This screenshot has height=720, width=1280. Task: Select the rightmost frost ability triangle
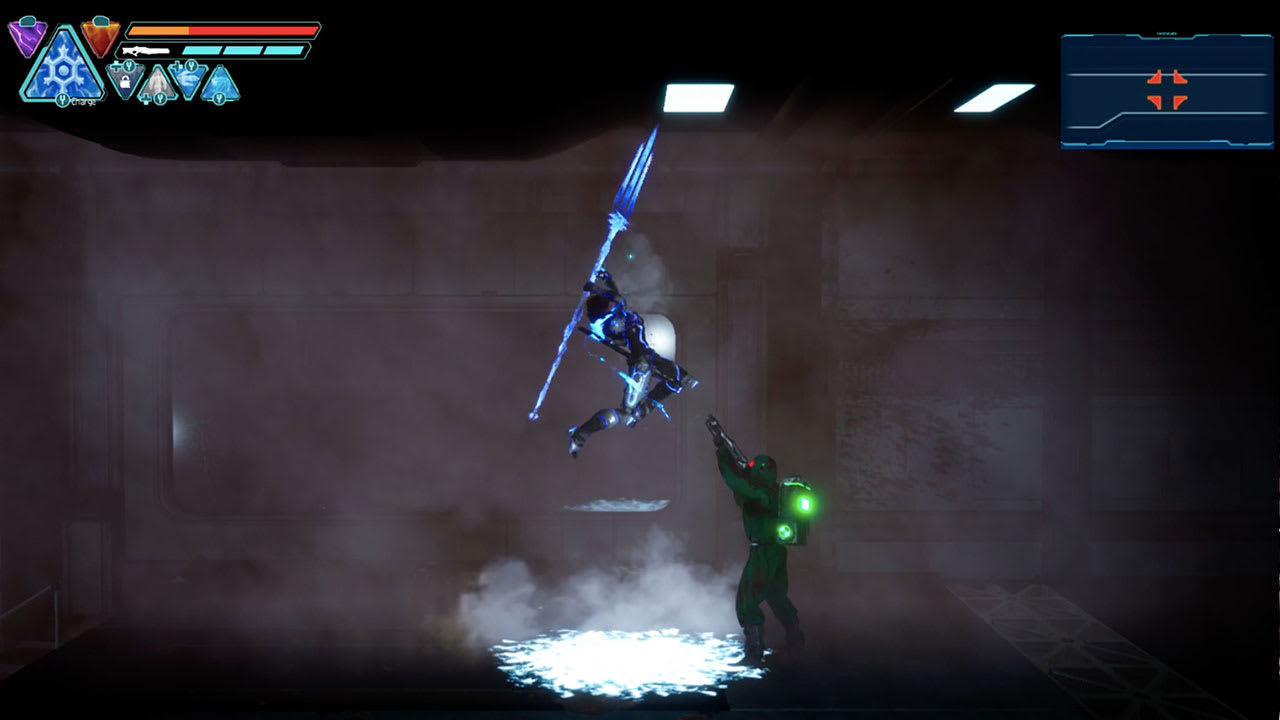(x=221, y=82)
